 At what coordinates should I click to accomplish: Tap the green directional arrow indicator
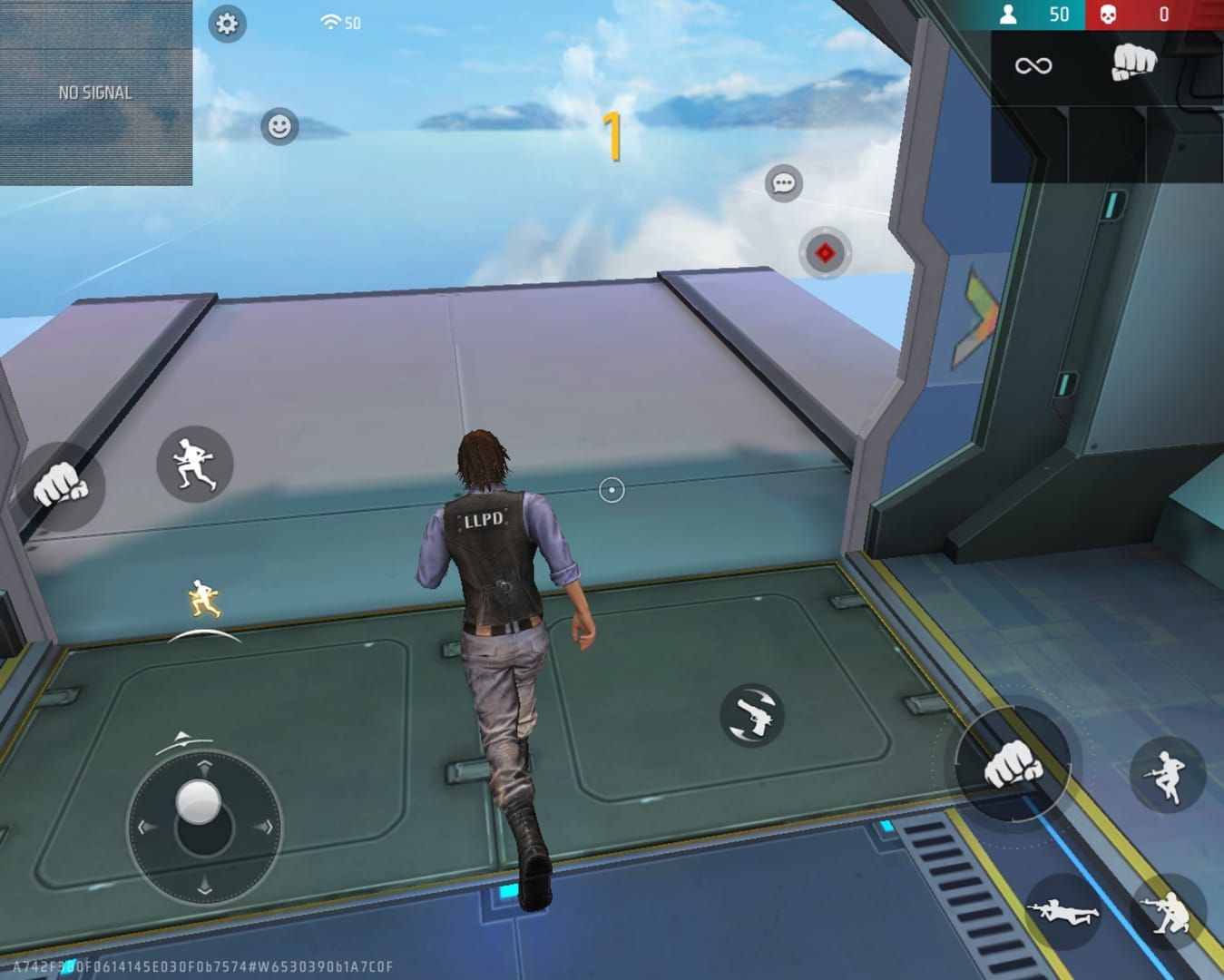coord(975,314)
